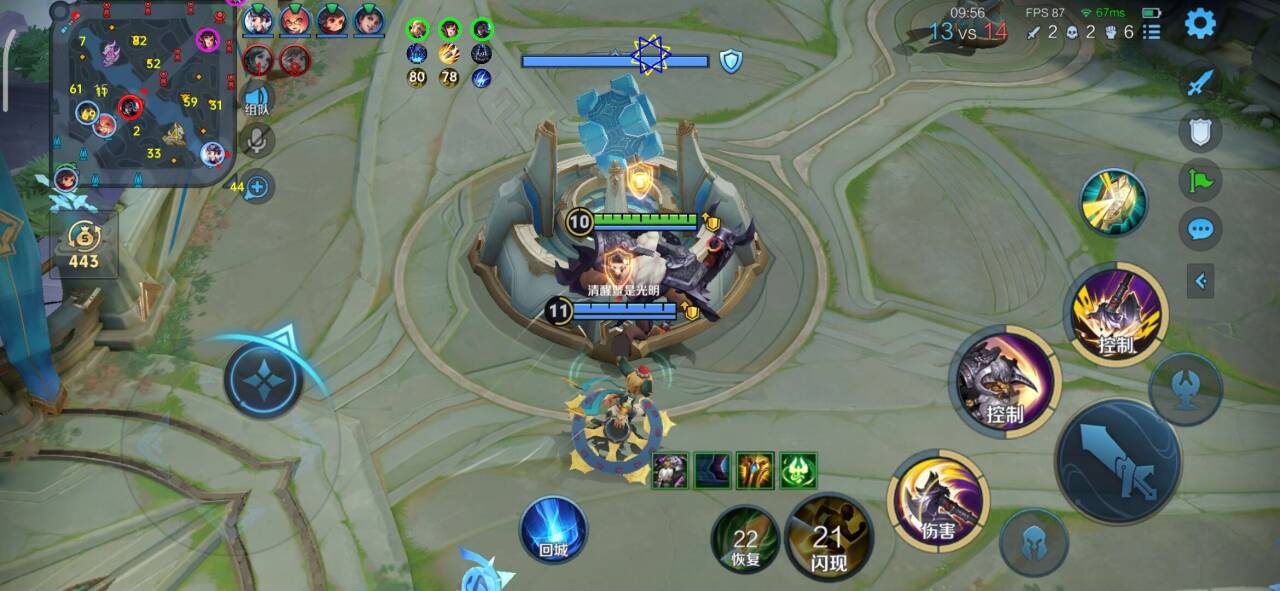Hit the large sword basic attack button
The height and width of the screenshot is (591, 1280).
(1118, 462)
